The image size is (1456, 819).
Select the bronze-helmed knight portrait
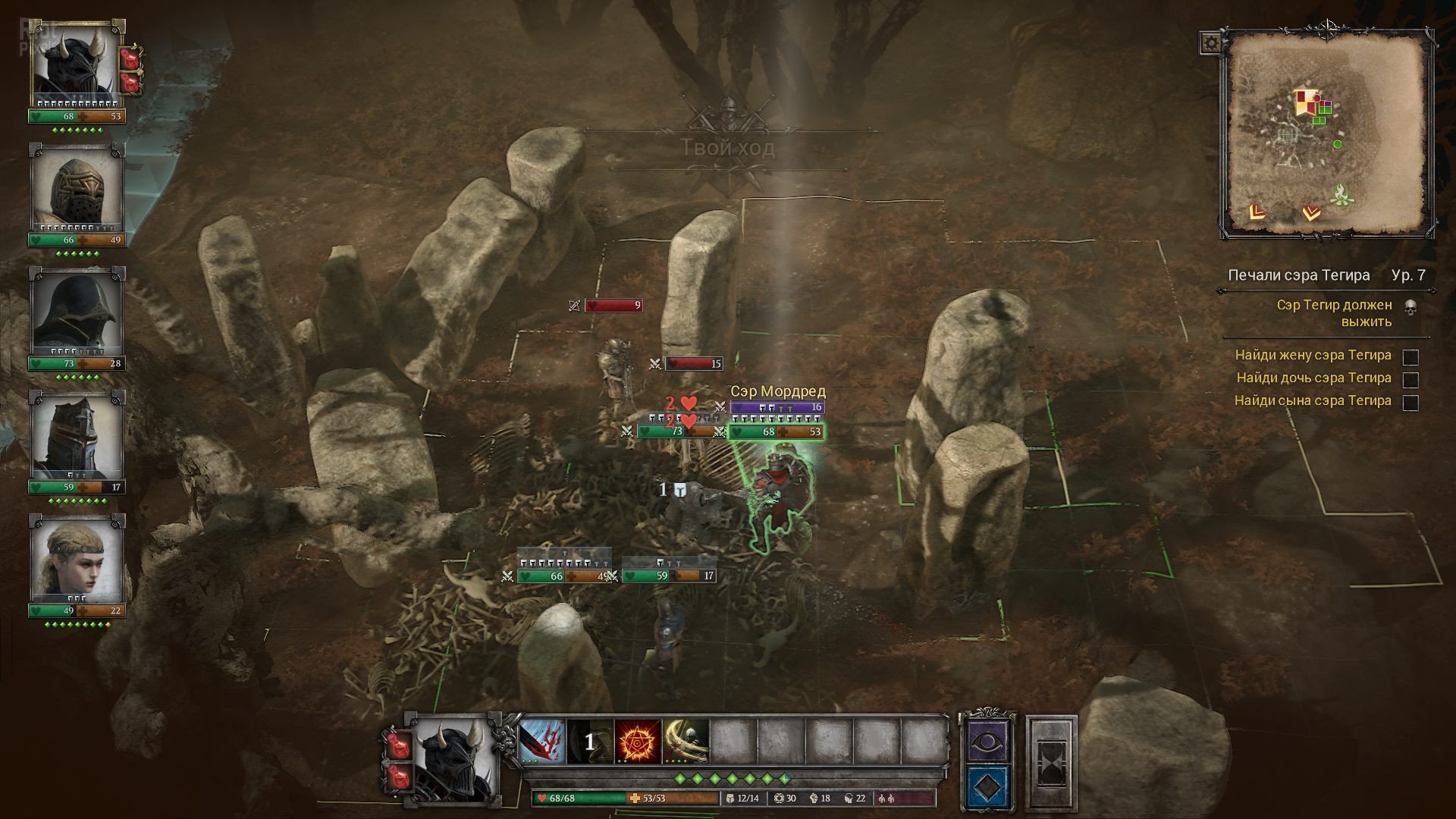coord(77,191)
